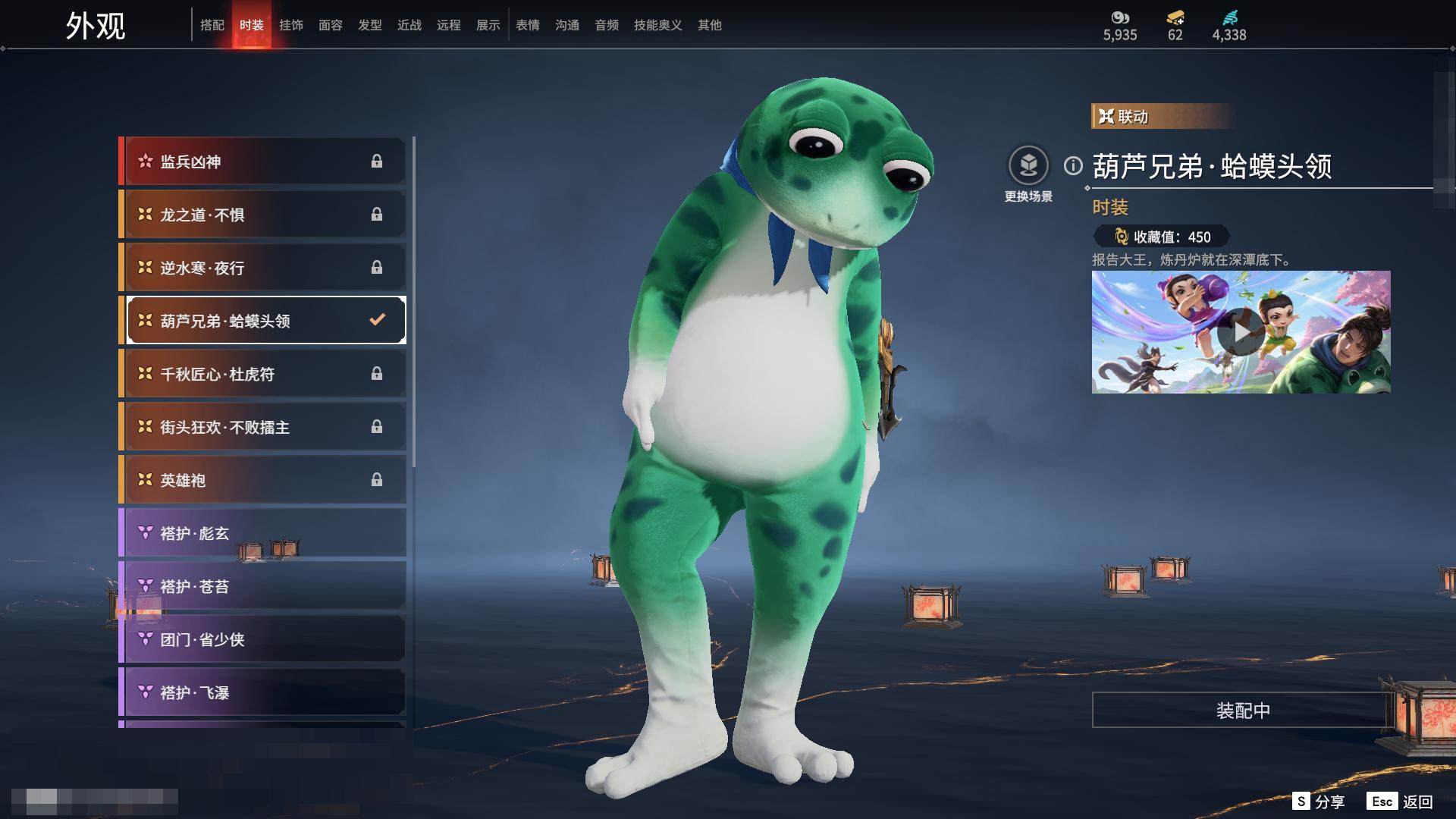Pick the 逆水寒·夜行 outfit

262,268
